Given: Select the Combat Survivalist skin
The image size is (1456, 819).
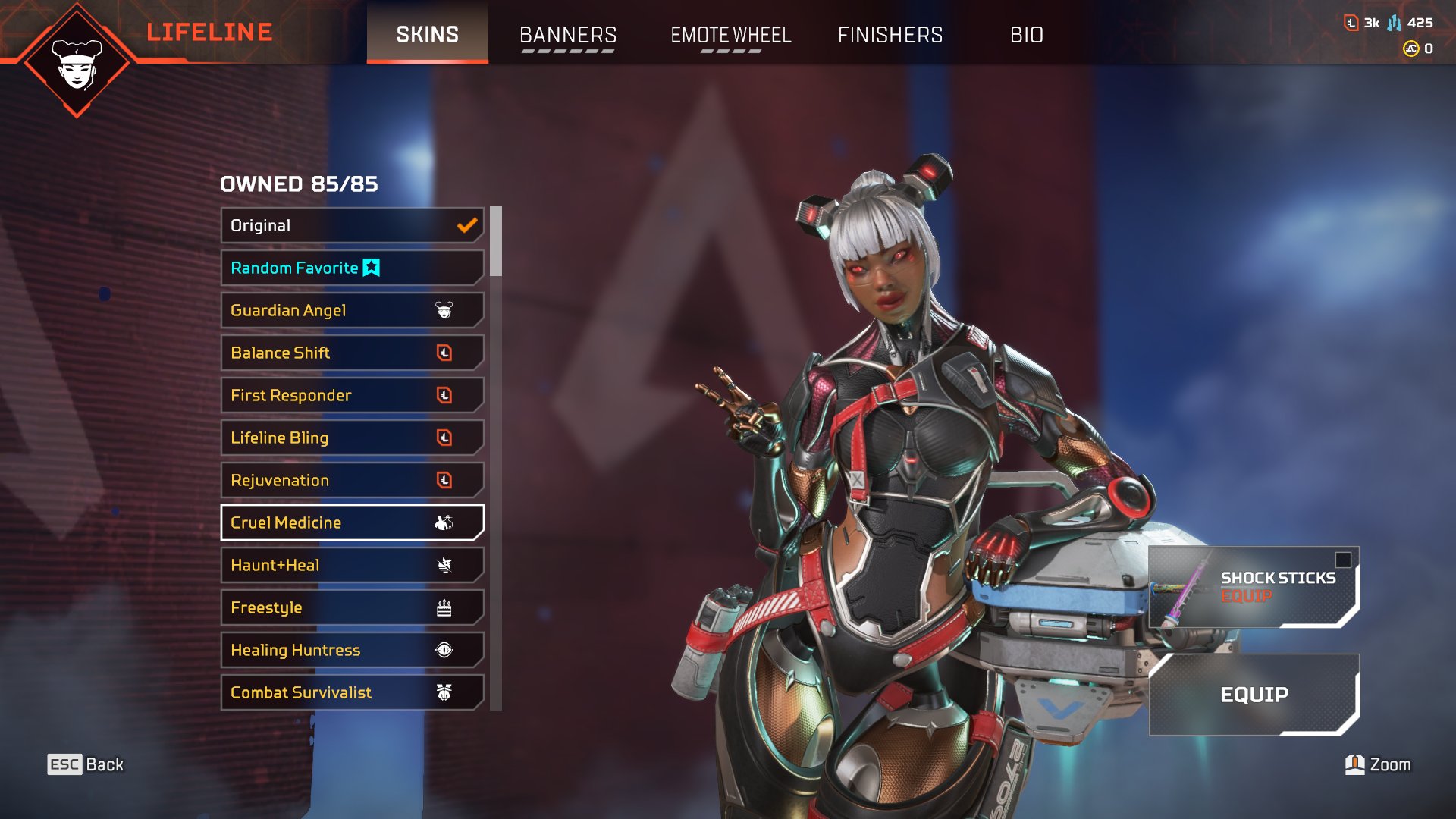Looking at the screenshot, I should (352, 692).
